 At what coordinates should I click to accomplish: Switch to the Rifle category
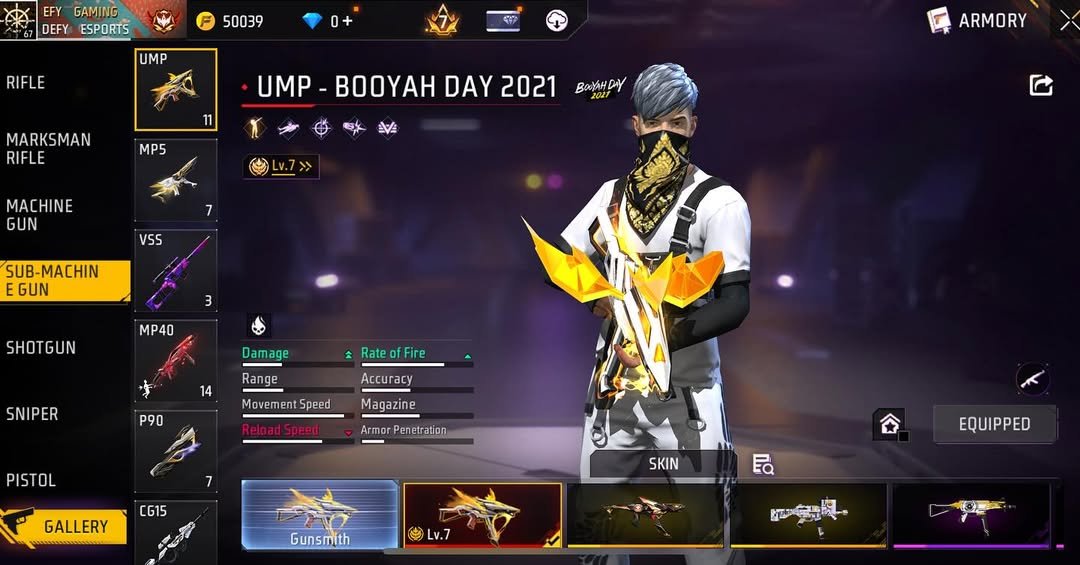(27, 83)
